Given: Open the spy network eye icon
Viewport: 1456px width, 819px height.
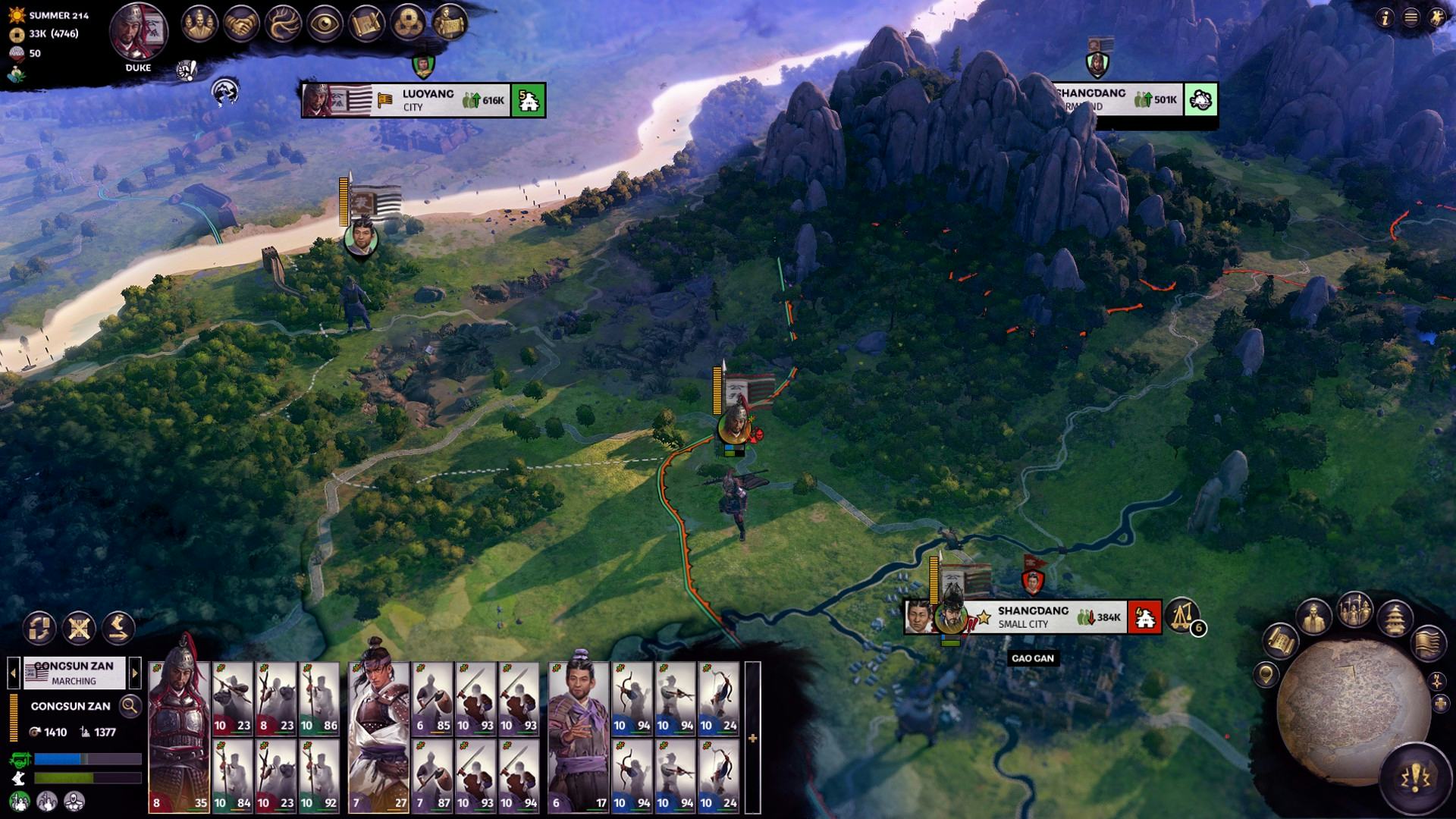Looking at the screenshot, I should pyautogui.click(x=325, y=24).
